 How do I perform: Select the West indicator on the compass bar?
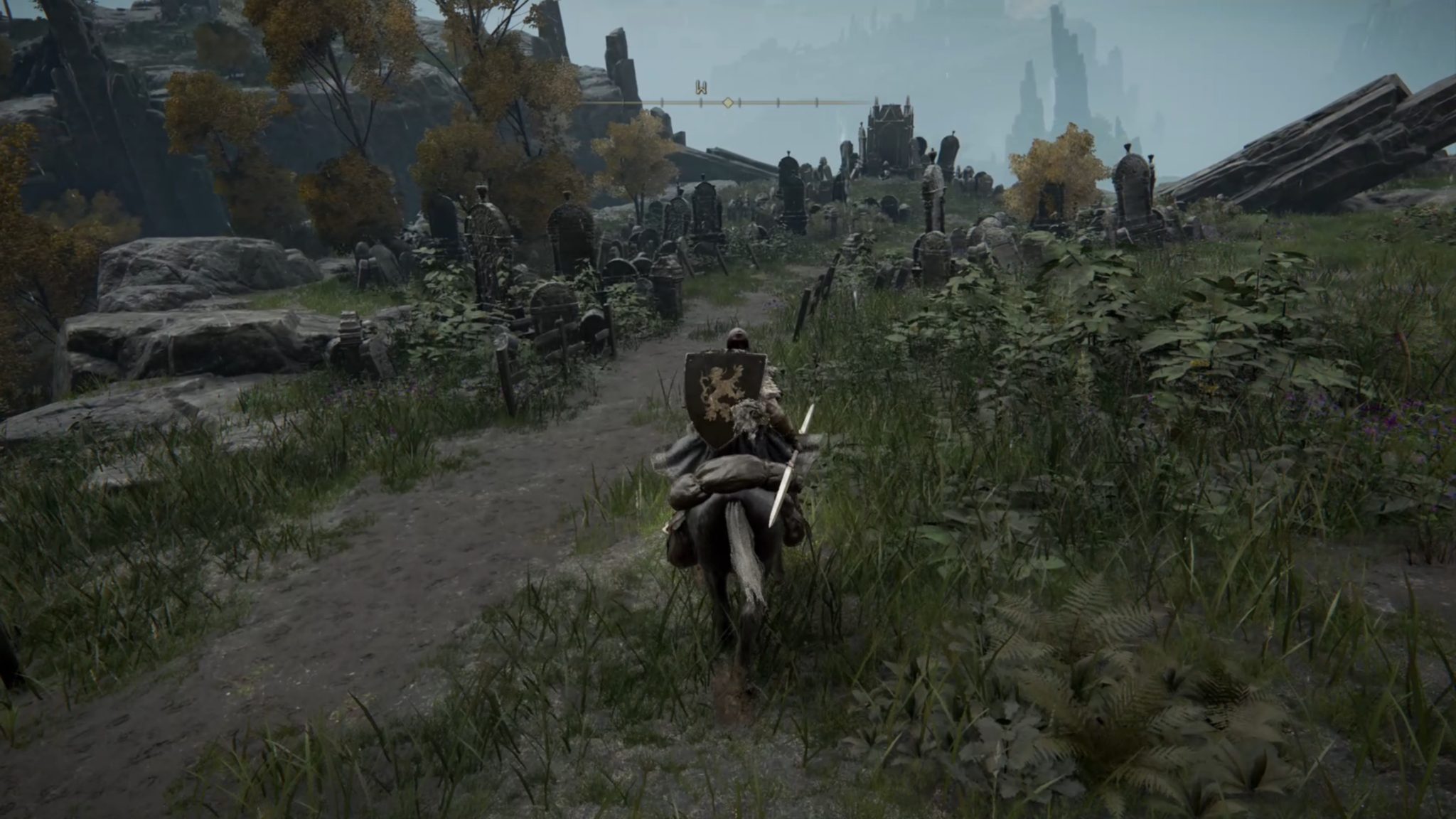tap(701, 88)
